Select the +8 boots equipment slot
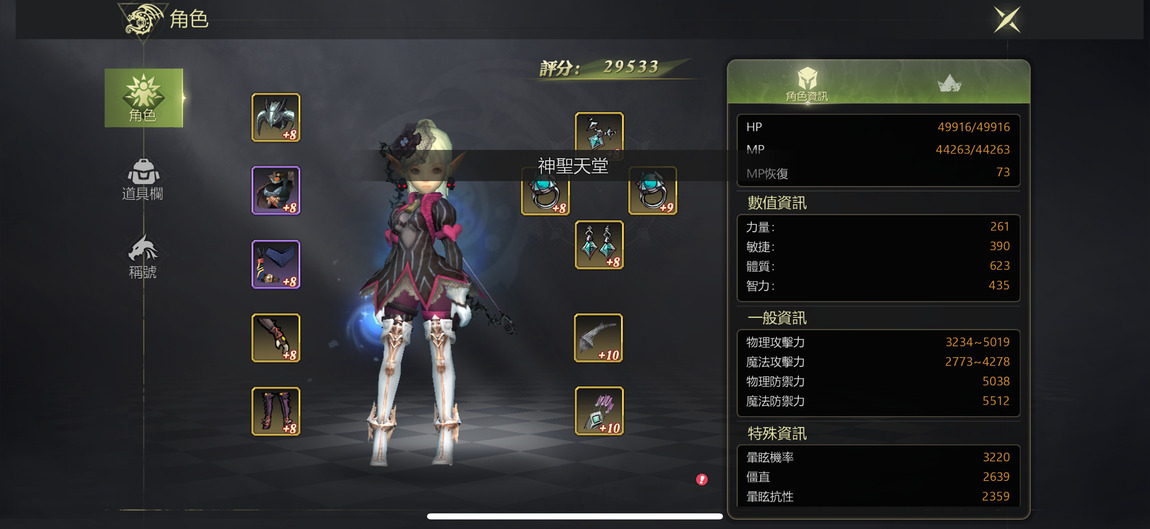The width and height of the screenshot is (1150, 529). [x=276, y=411]
